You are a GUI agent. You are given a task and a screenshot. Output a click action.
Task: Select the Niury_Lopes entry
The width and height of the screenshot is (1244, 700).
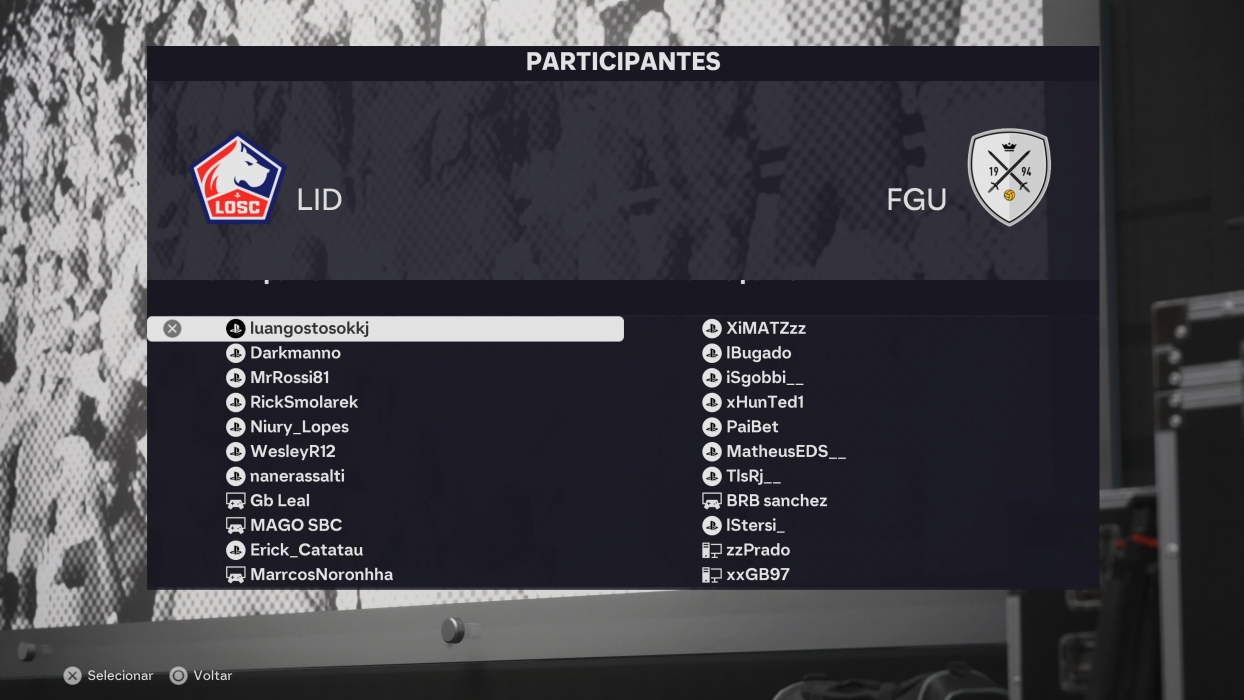click(x=299, y=427)
